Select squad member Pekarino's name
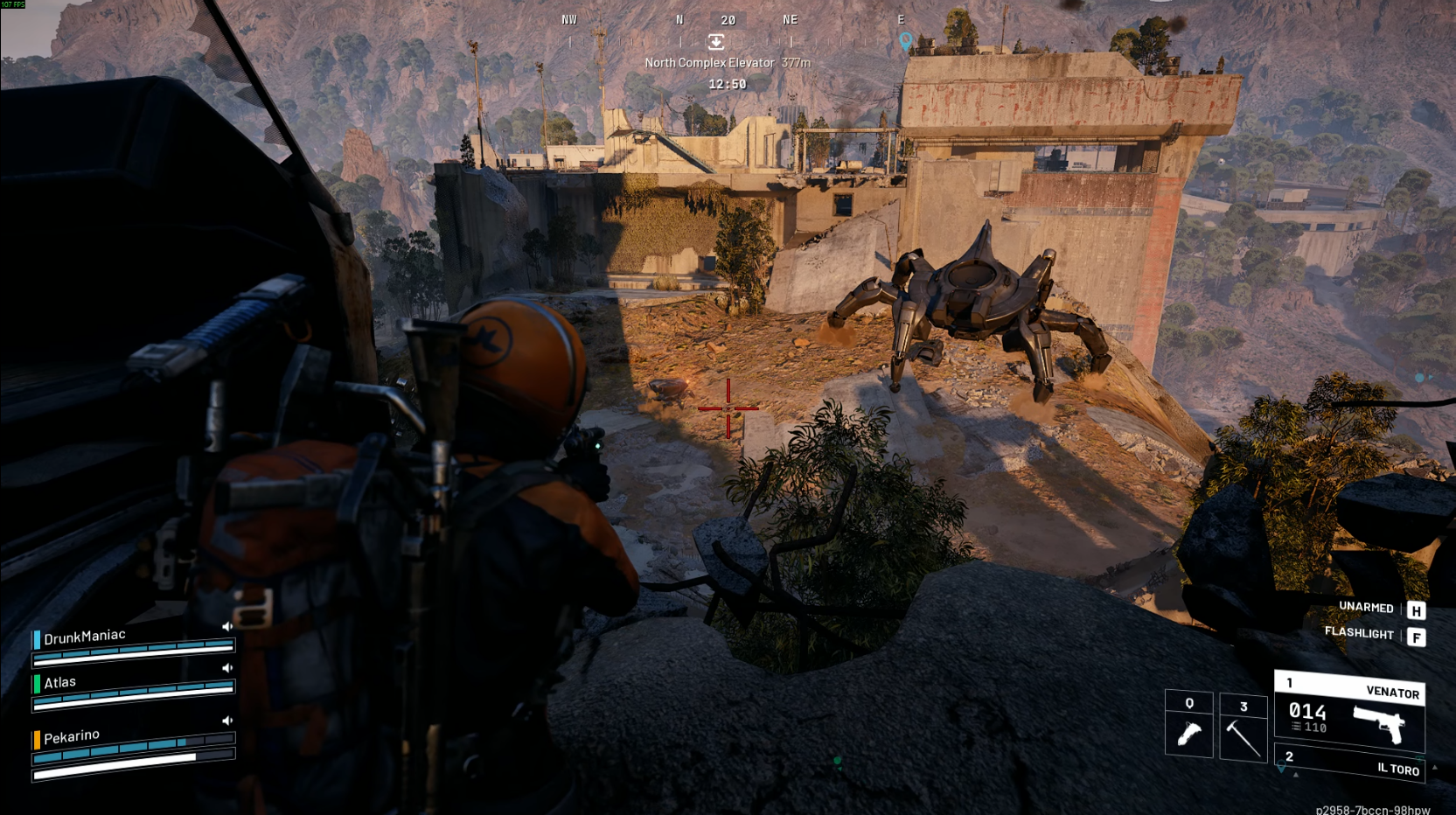 click(72, 736)
